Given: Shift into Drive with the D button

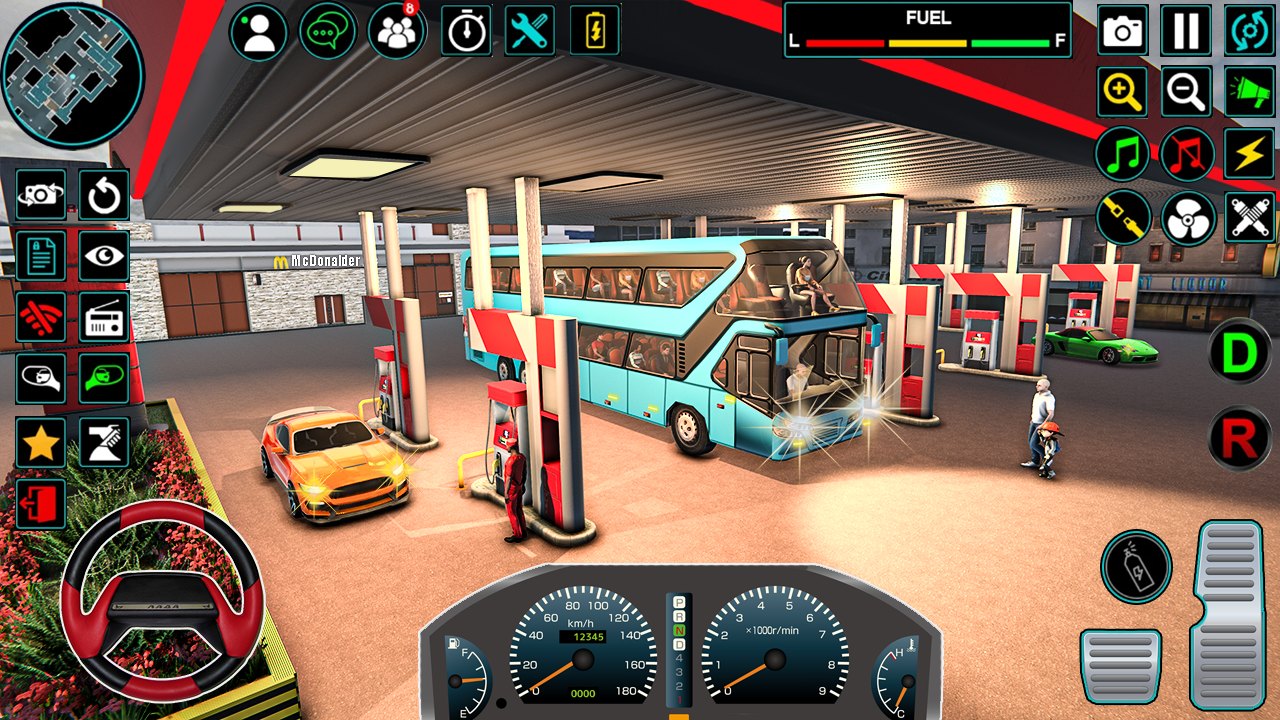Looking at the screenshot, I should tap(1239, 351).
